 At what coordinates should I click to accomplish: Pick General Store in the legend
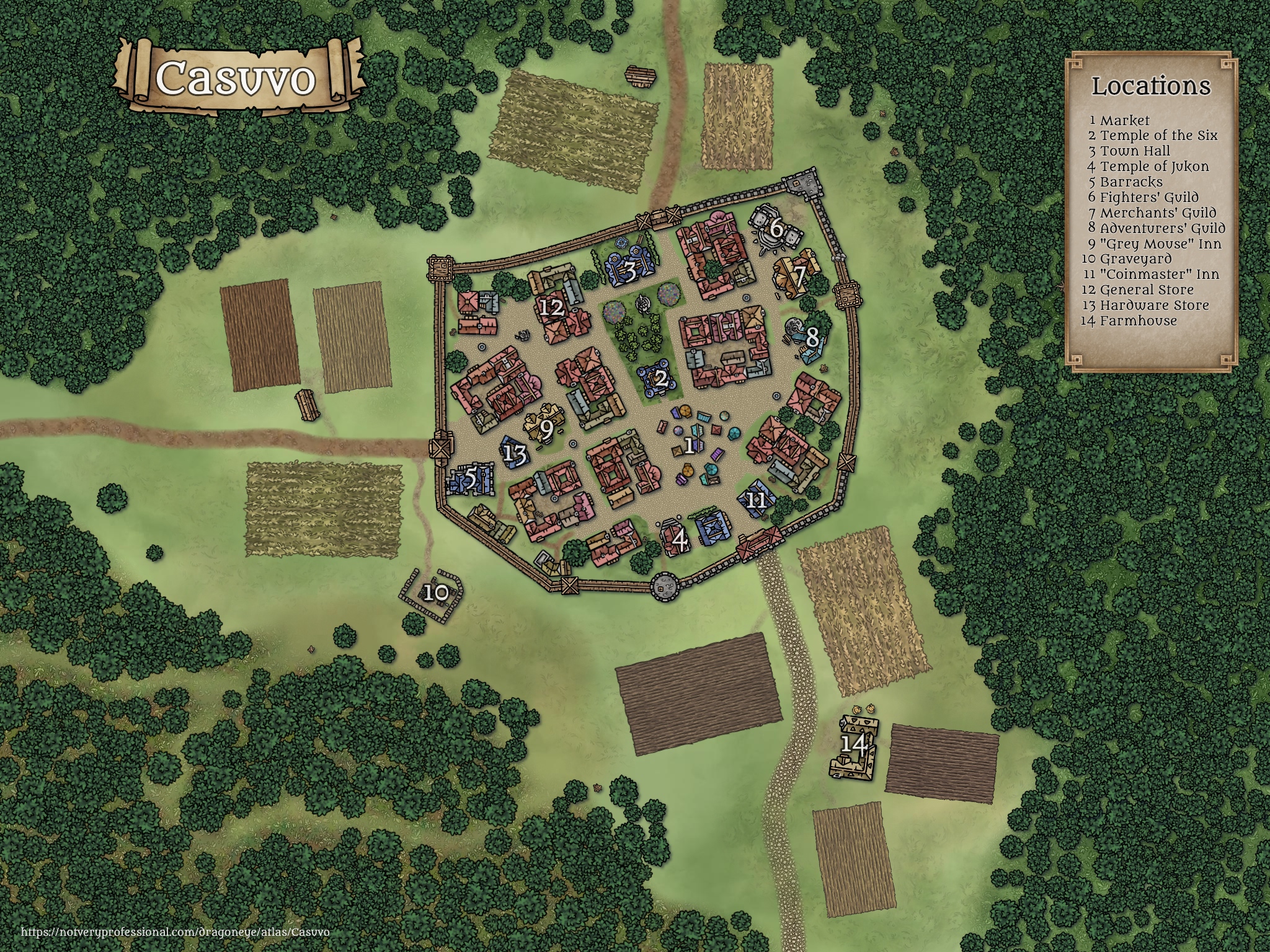pos(1146,290)
